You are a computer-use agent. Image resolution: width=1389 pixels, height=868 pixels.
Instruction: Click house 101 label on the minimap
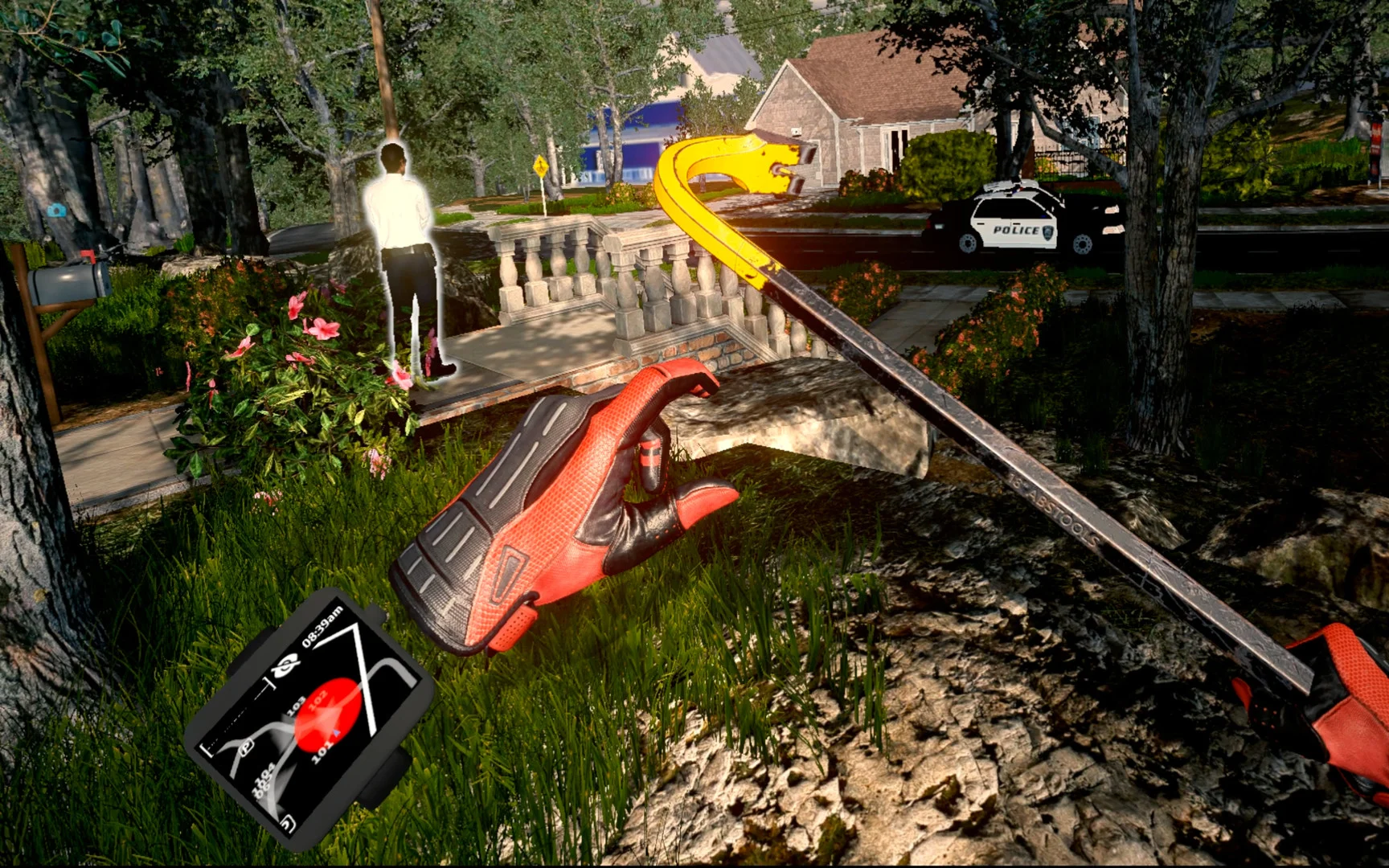pos(322,752)
